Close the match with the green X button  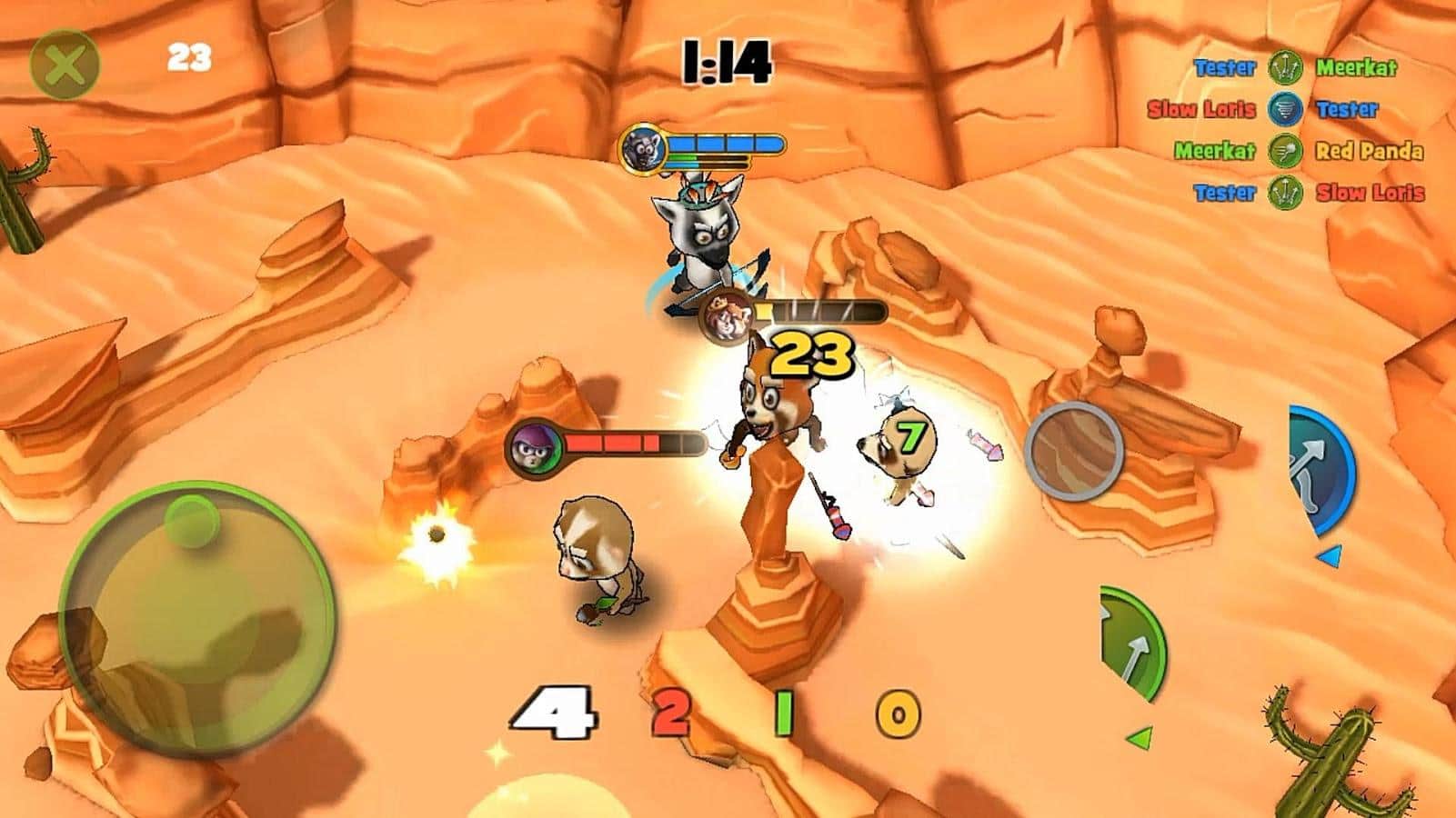pyautogui.click(x=64, y=65)
